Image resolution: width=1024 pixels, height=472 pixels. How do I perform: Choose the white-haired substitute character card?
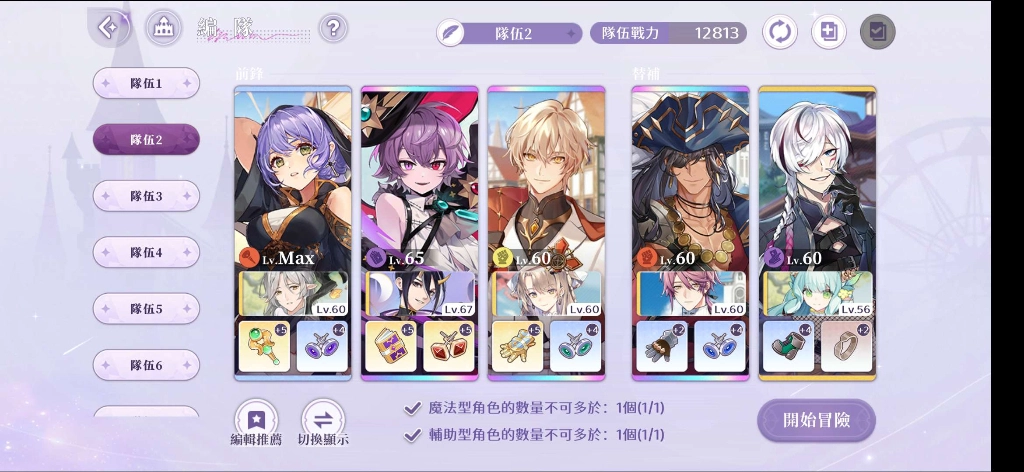(x=817, y=180)
